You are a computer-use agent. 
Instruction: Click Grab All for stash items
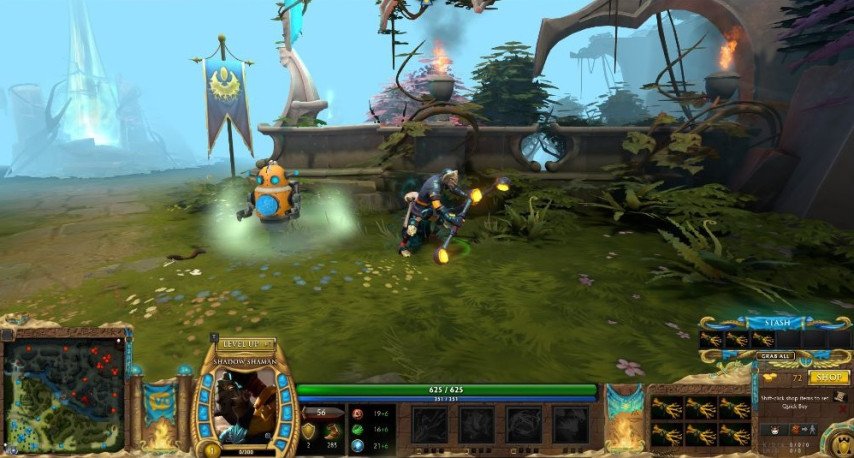point(776,355)
